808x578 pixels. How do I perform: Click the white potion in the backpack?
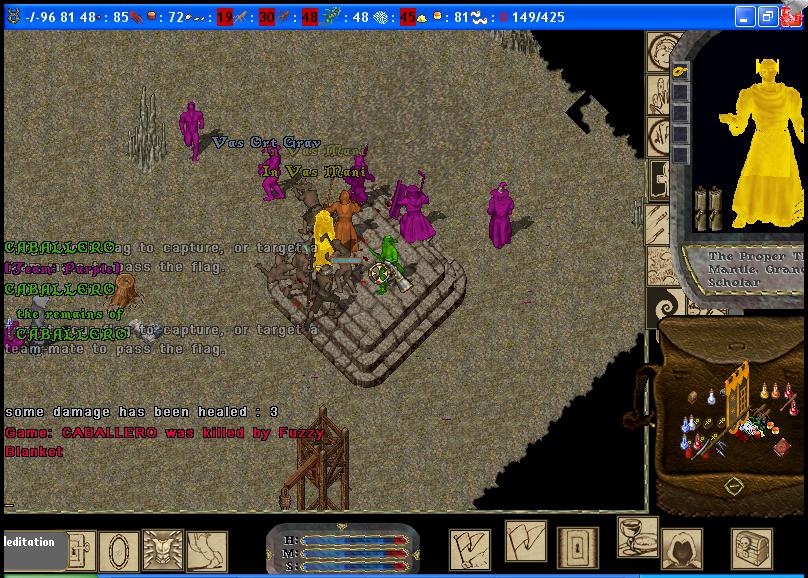(x=712, y=396)
